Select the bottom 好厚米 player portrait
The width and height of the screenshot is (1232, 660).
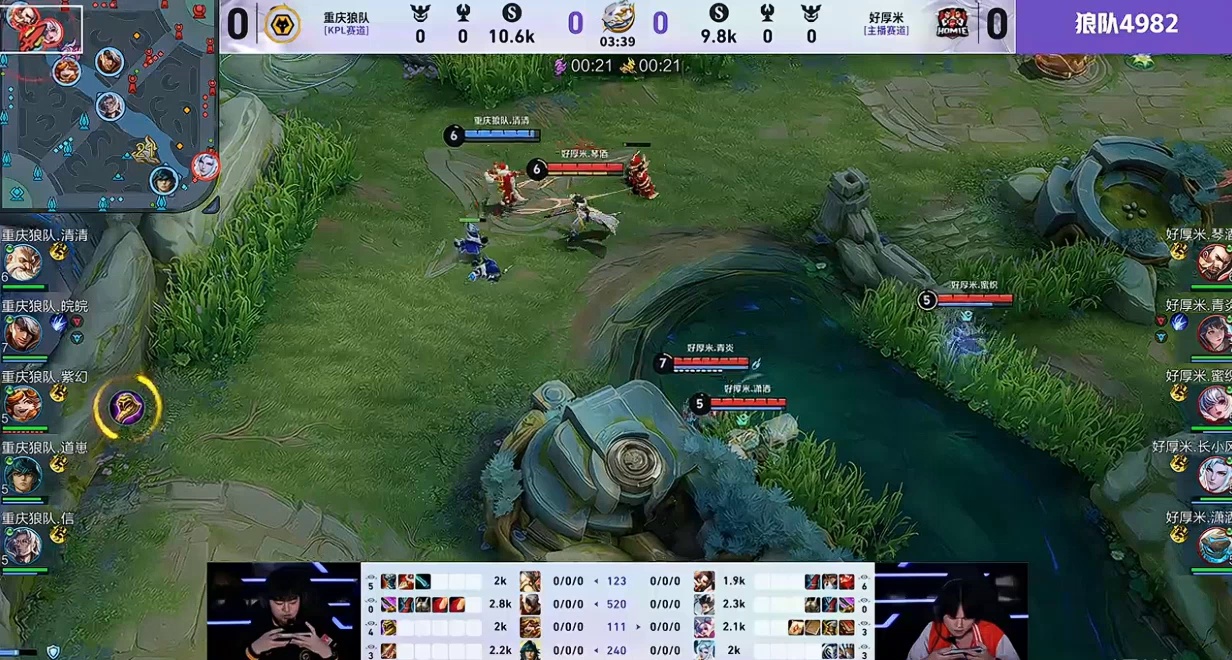tap(1213, 545)
